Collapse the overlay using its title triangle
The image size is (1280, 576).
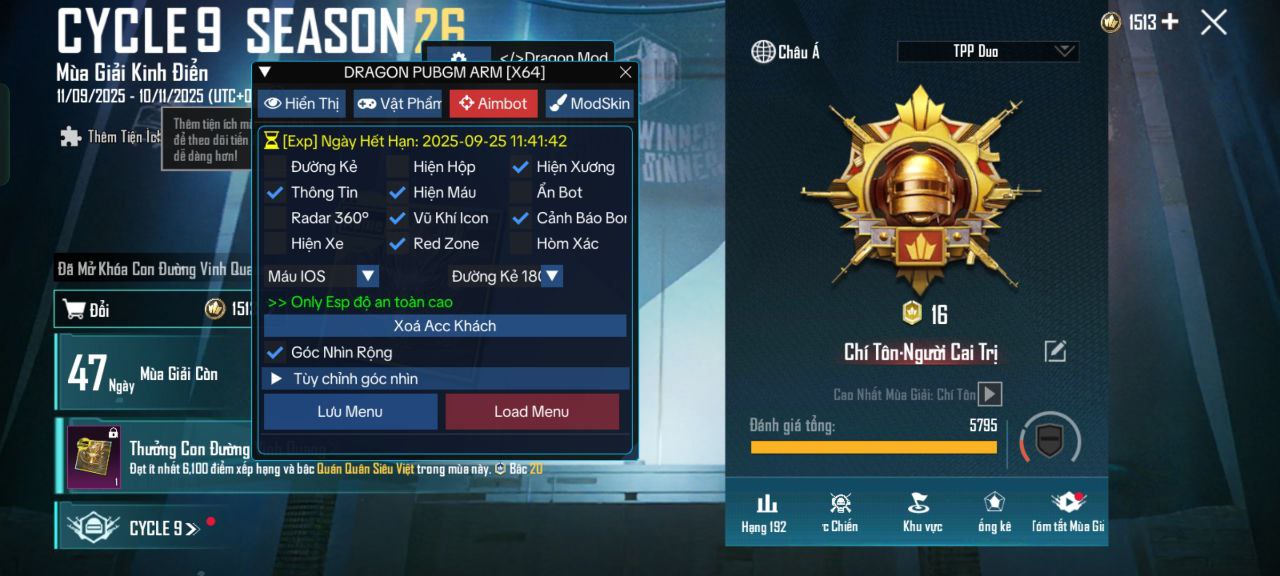265,72
